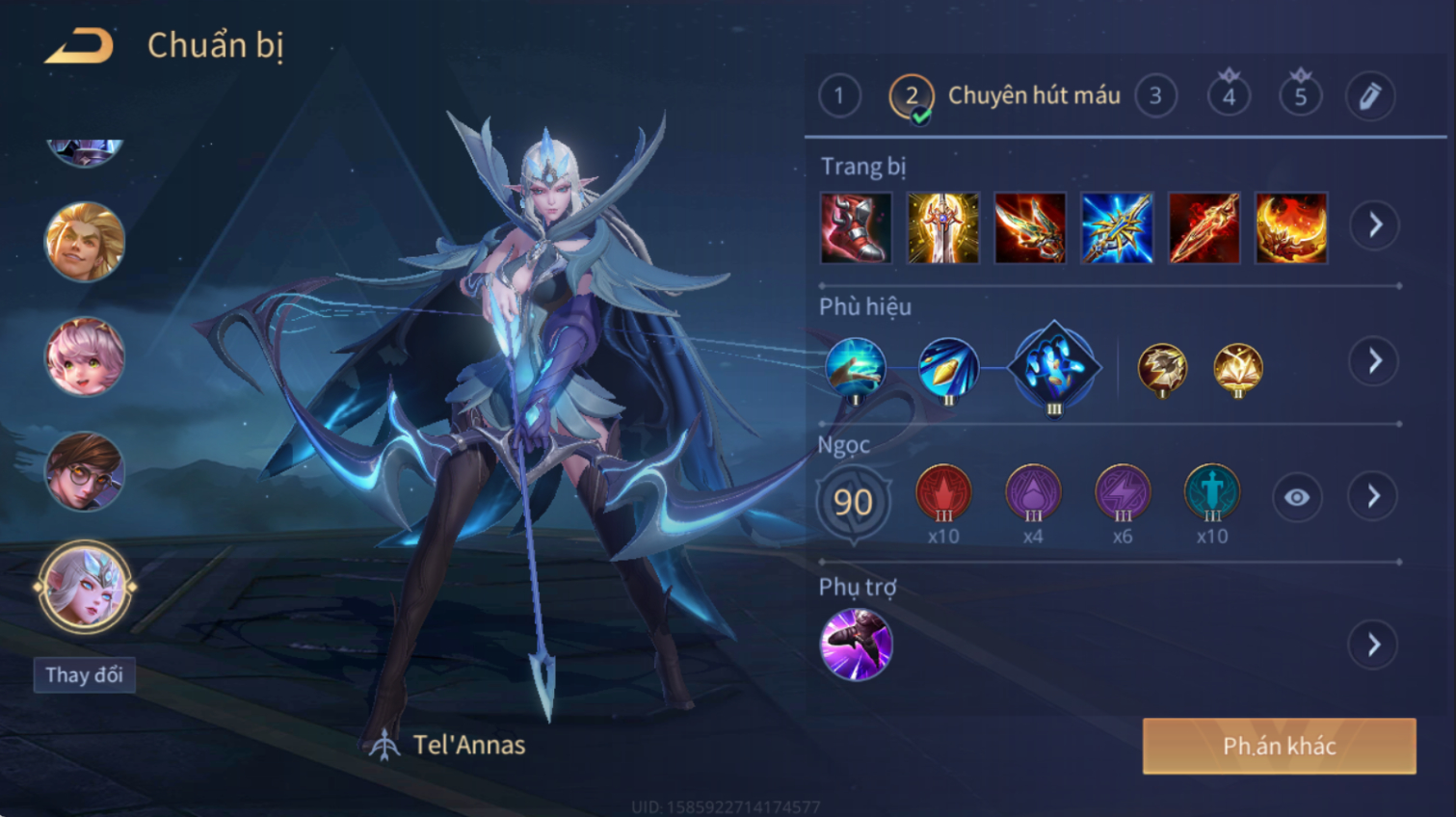Open the Trang bị equipment details arrow
1456x817 pixels.
[1374, 225]
